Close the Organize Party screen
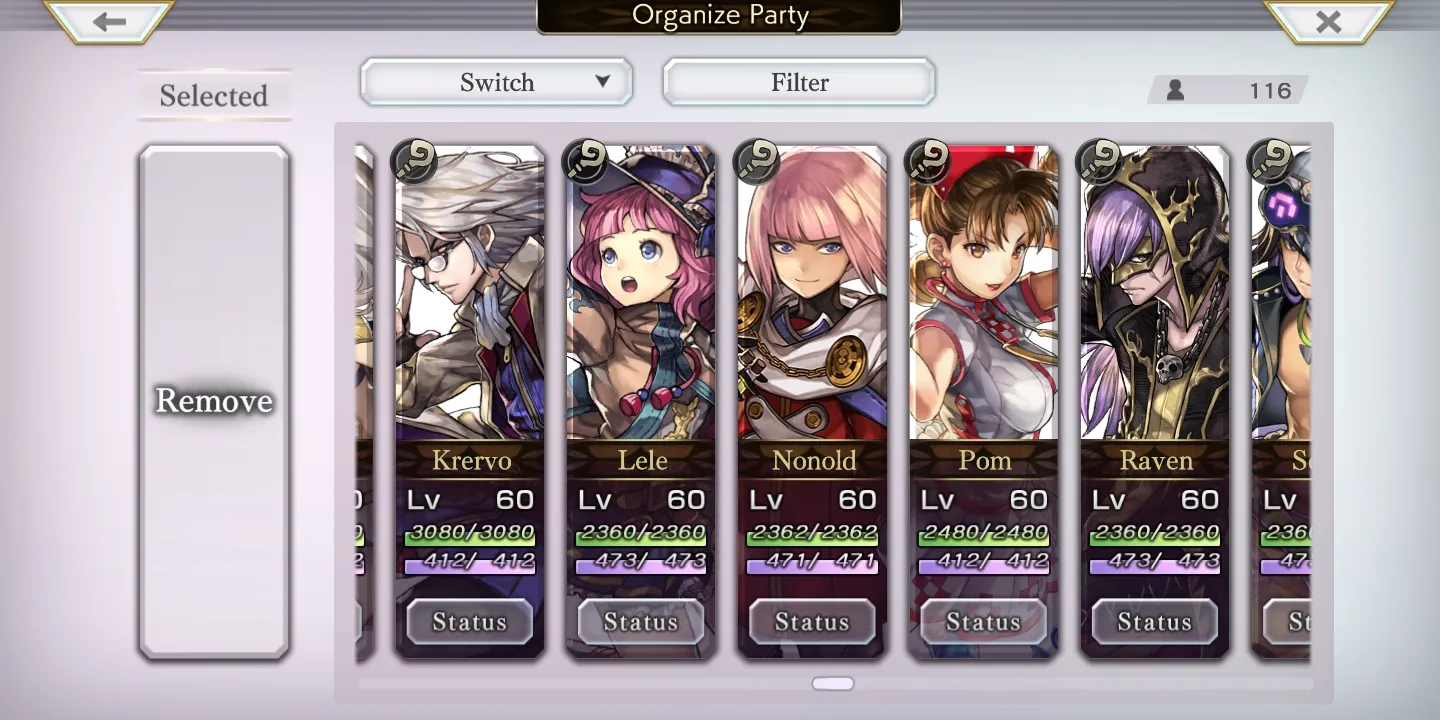 [1328, 22]
